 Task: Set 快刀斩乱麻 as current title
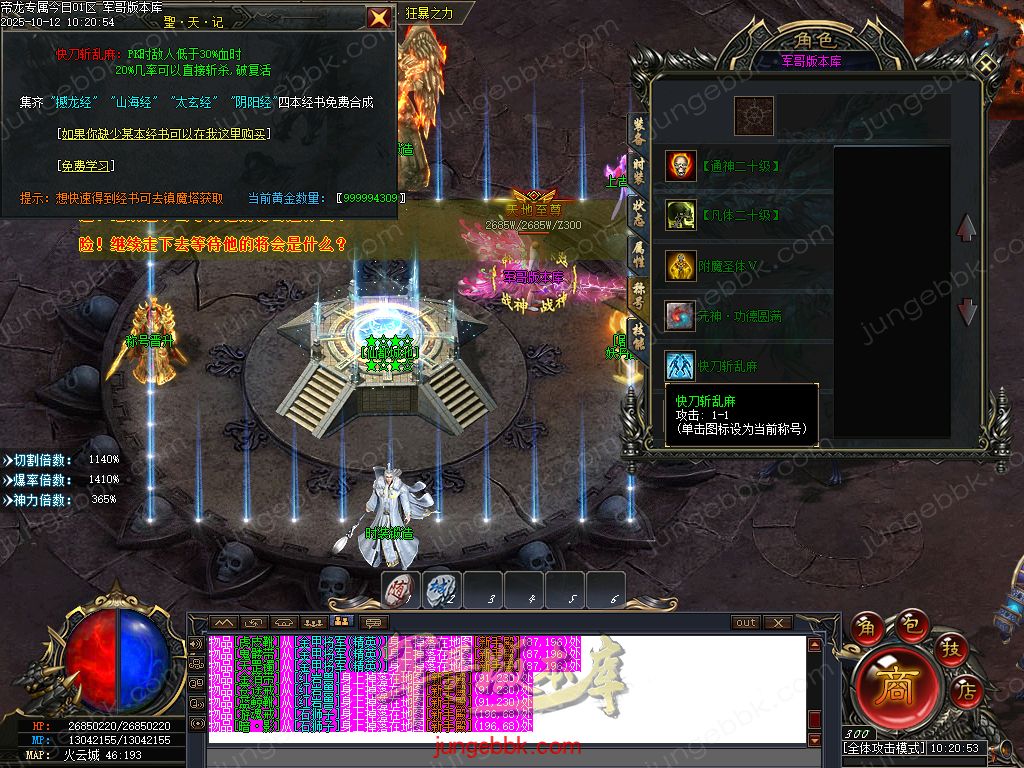pos(681,366)
